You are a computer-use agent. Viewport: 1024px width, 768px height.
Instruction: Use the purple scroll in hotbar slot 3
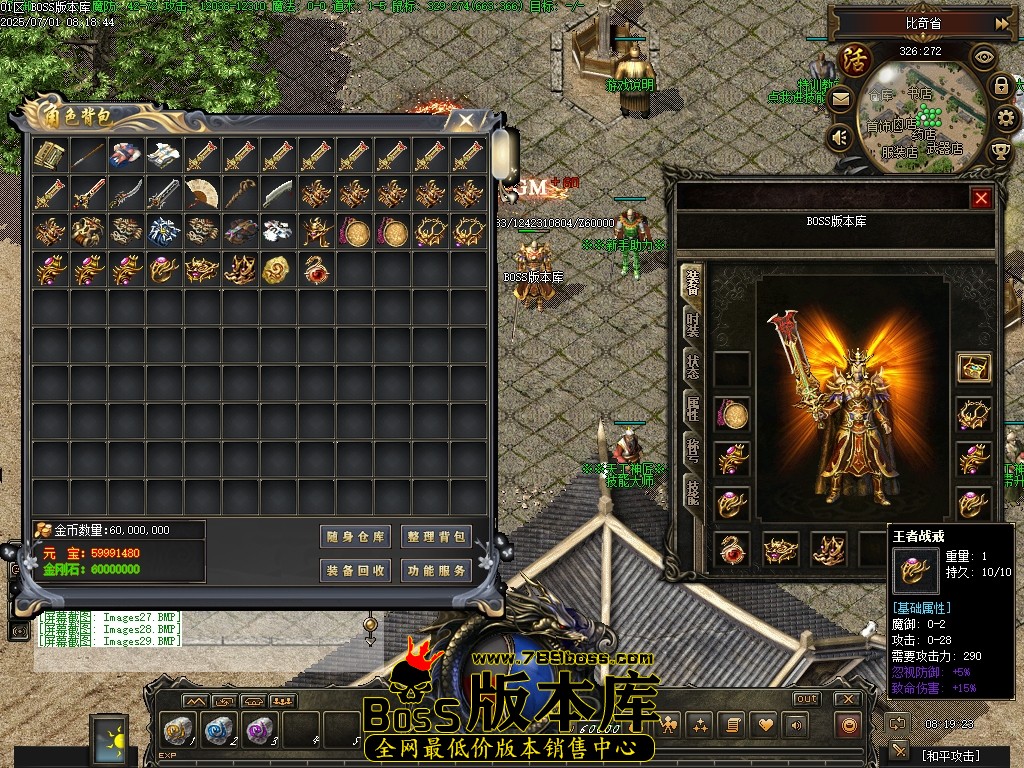[259, 729]
